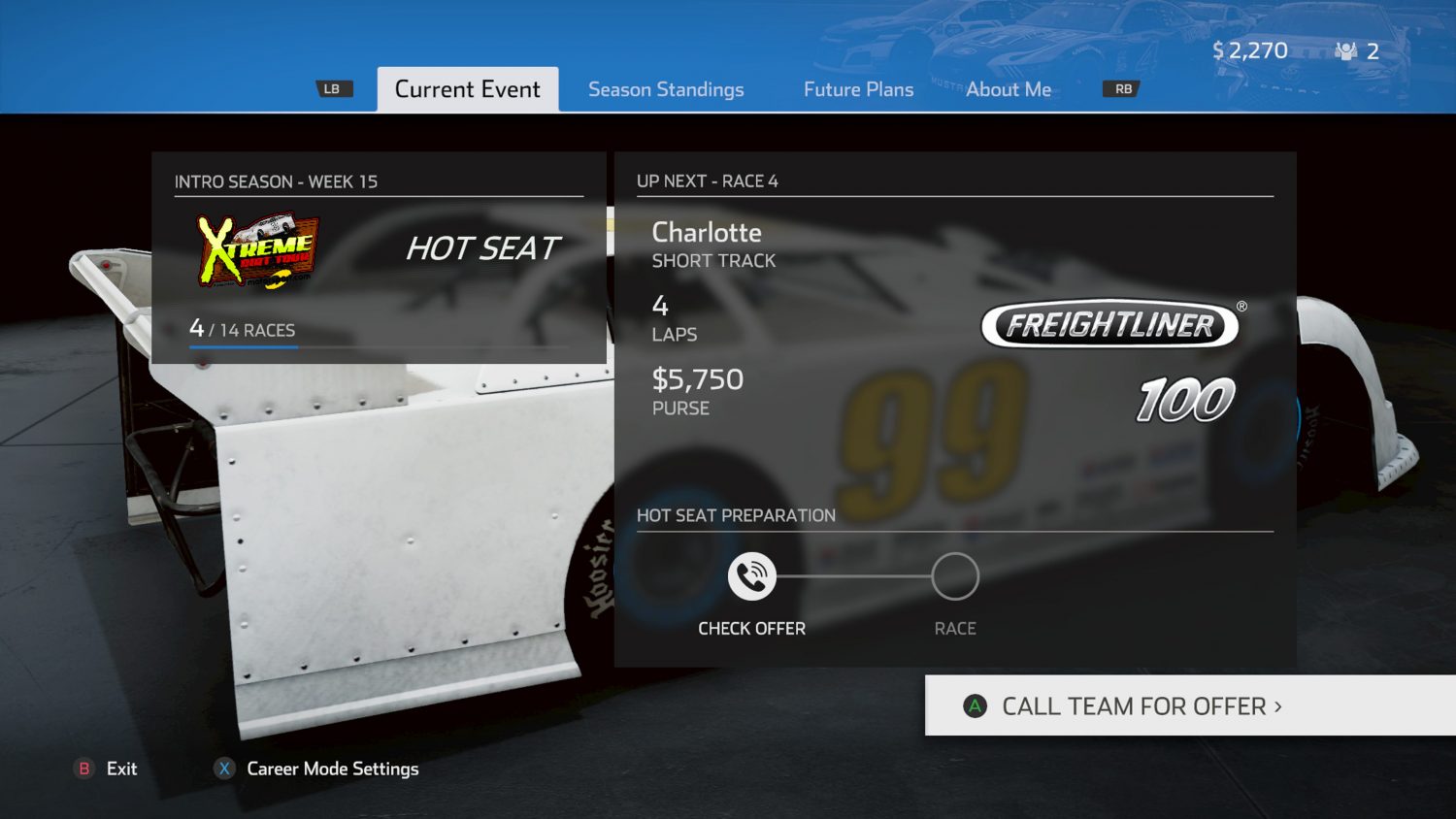1456x819 pixels.
Task: Exit the career menu
Action: click(108, 769)
